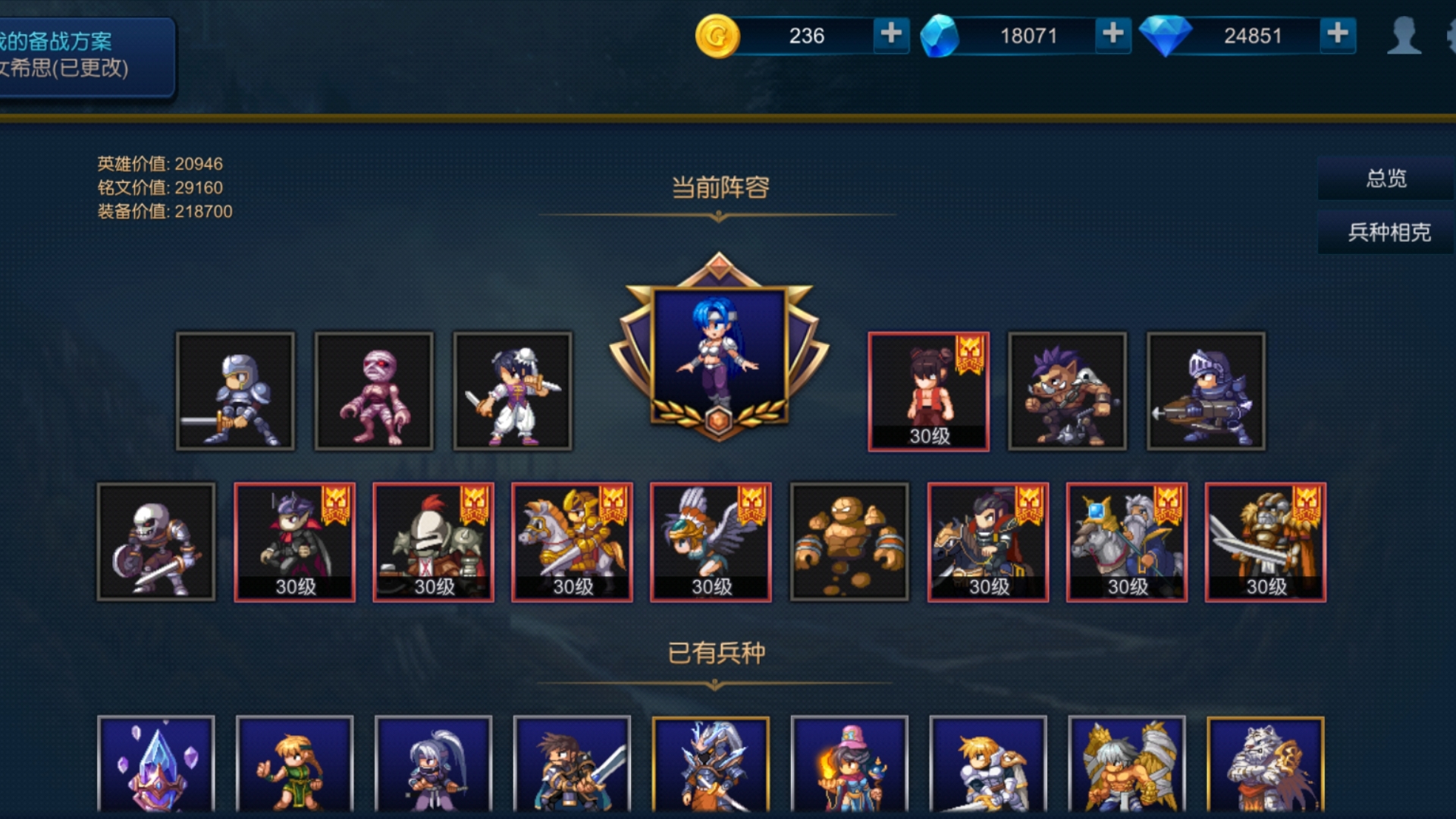Click the blue gem currency icon
The image size is (1456, 819).
(x=940, y=35)
